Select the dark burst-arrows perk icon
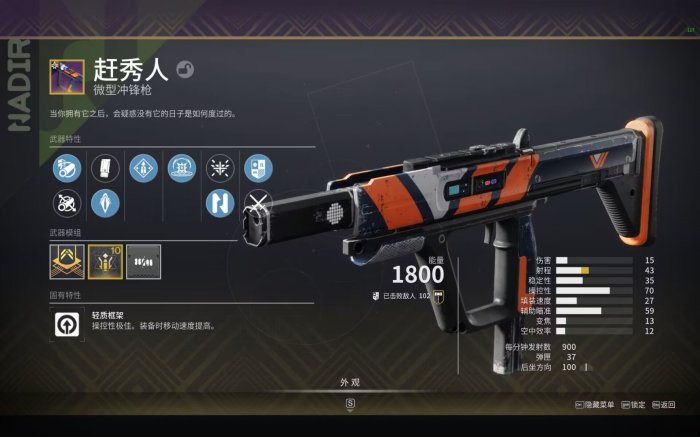The image size is (700, 437). coord(220,168)
